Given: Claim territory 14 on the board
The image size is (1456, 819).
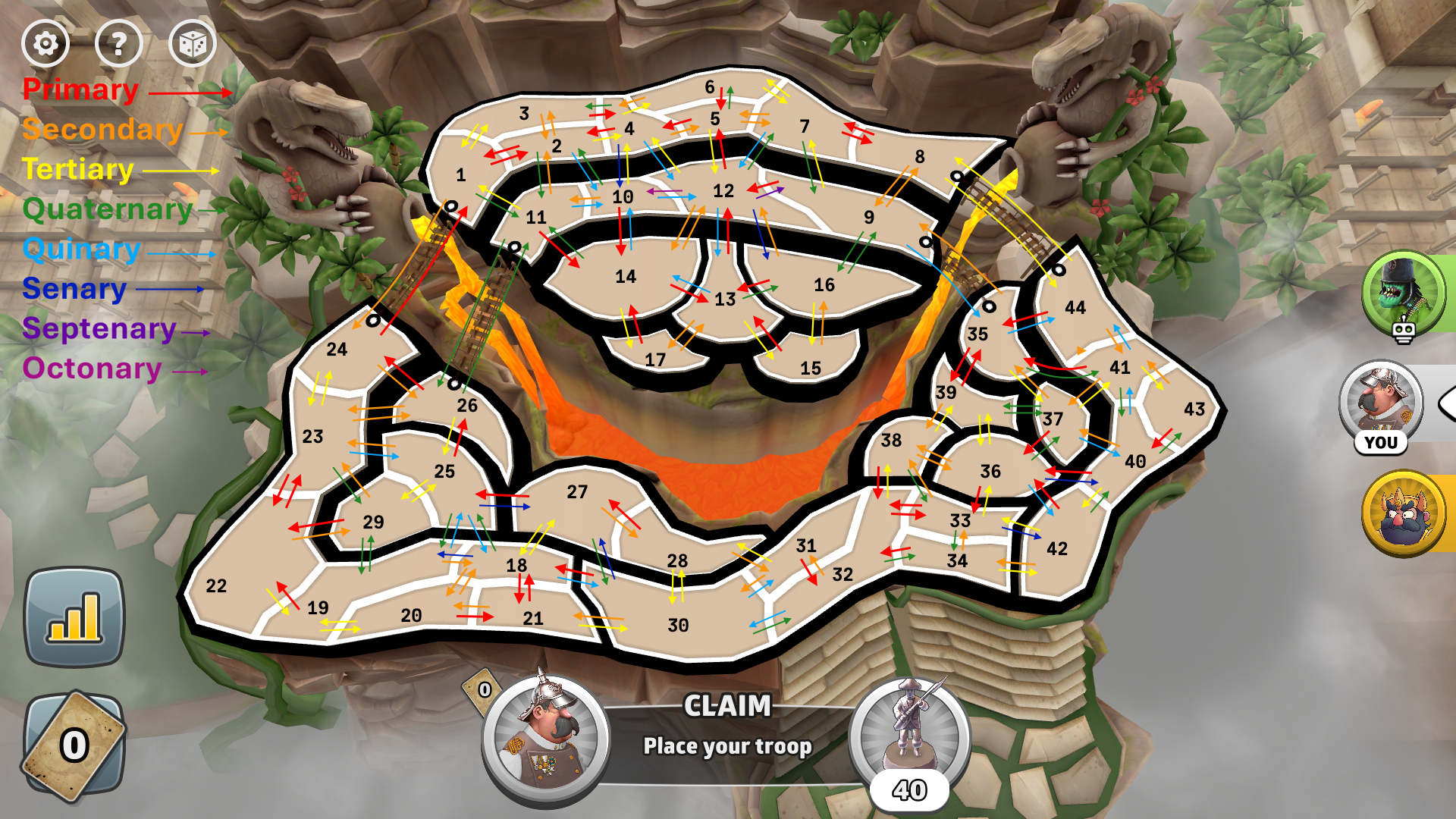Looking at the screenshot, I should (x=626, y=278).
